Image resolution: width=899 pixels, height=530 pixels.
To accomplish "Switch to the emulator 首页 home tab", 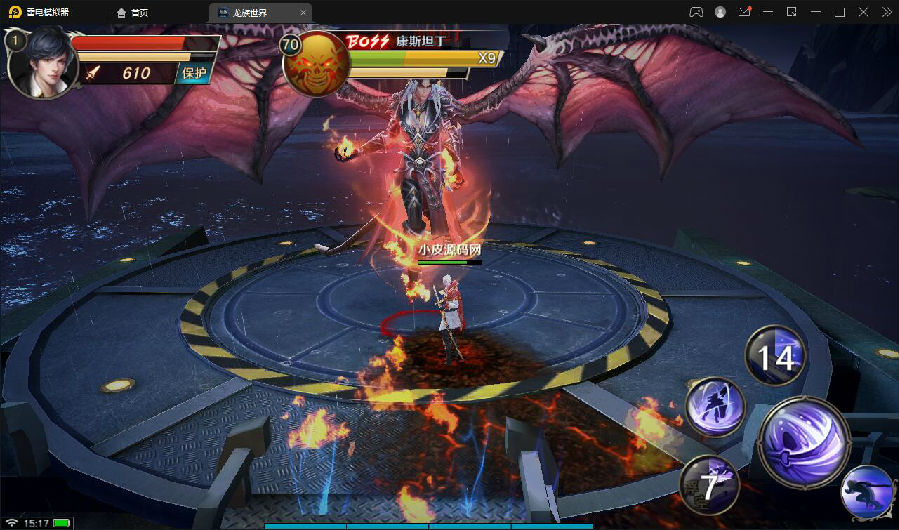I will 133,12.
